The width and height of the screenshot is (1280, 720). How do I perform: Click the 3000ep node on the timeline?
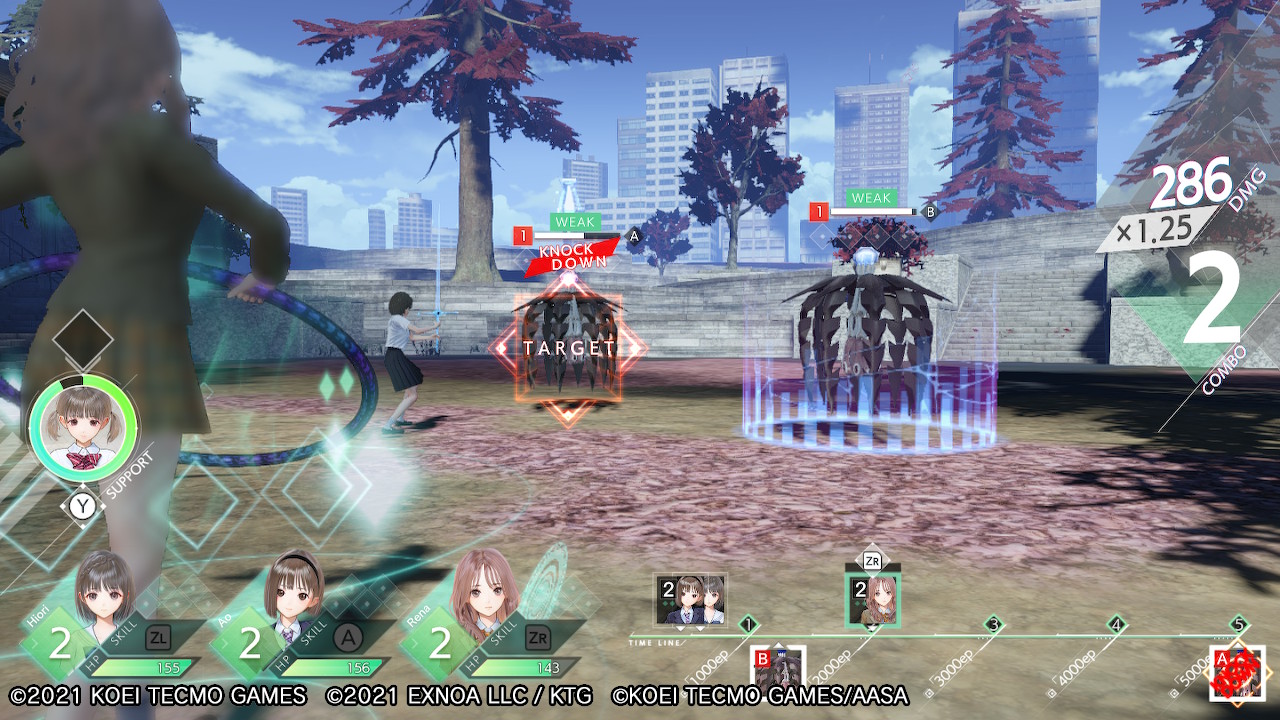(x=993, y=625)
